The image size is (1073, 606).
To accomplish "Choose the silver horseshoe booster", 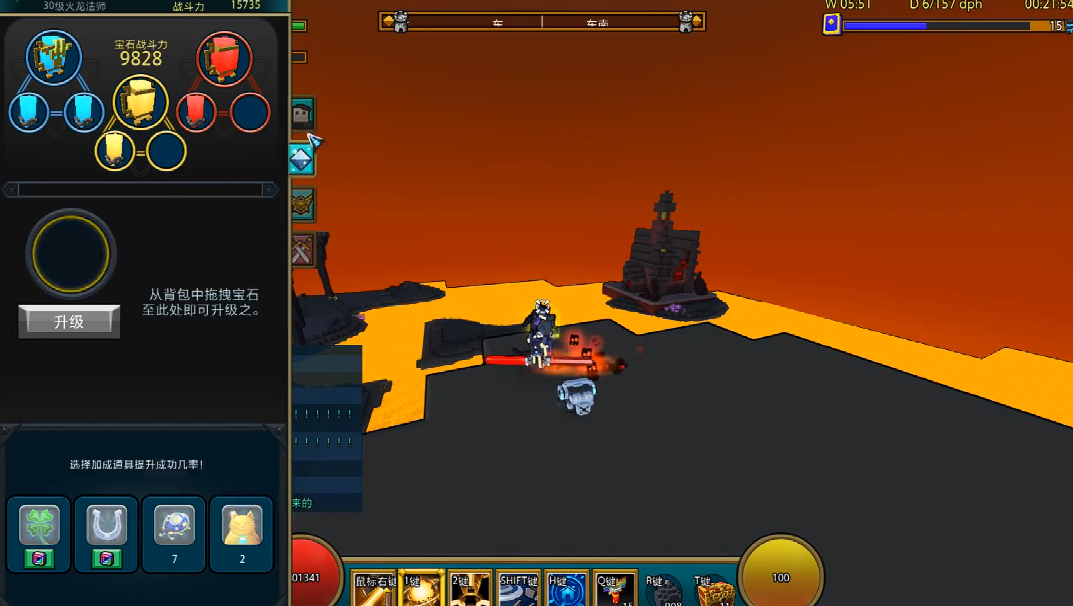I will [106, 526].
